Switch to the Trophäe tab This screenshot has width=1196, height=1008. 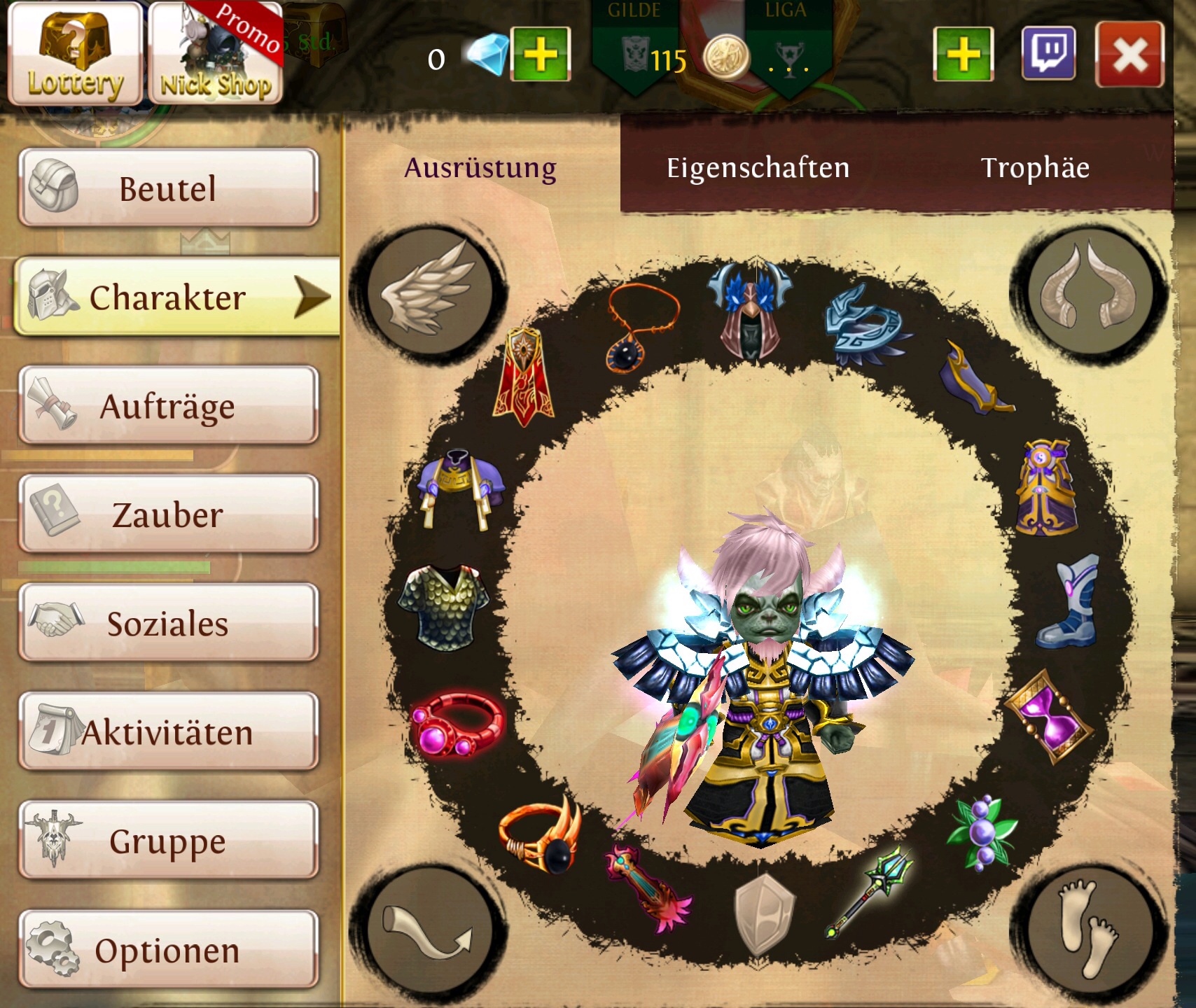pos(1034,168)
